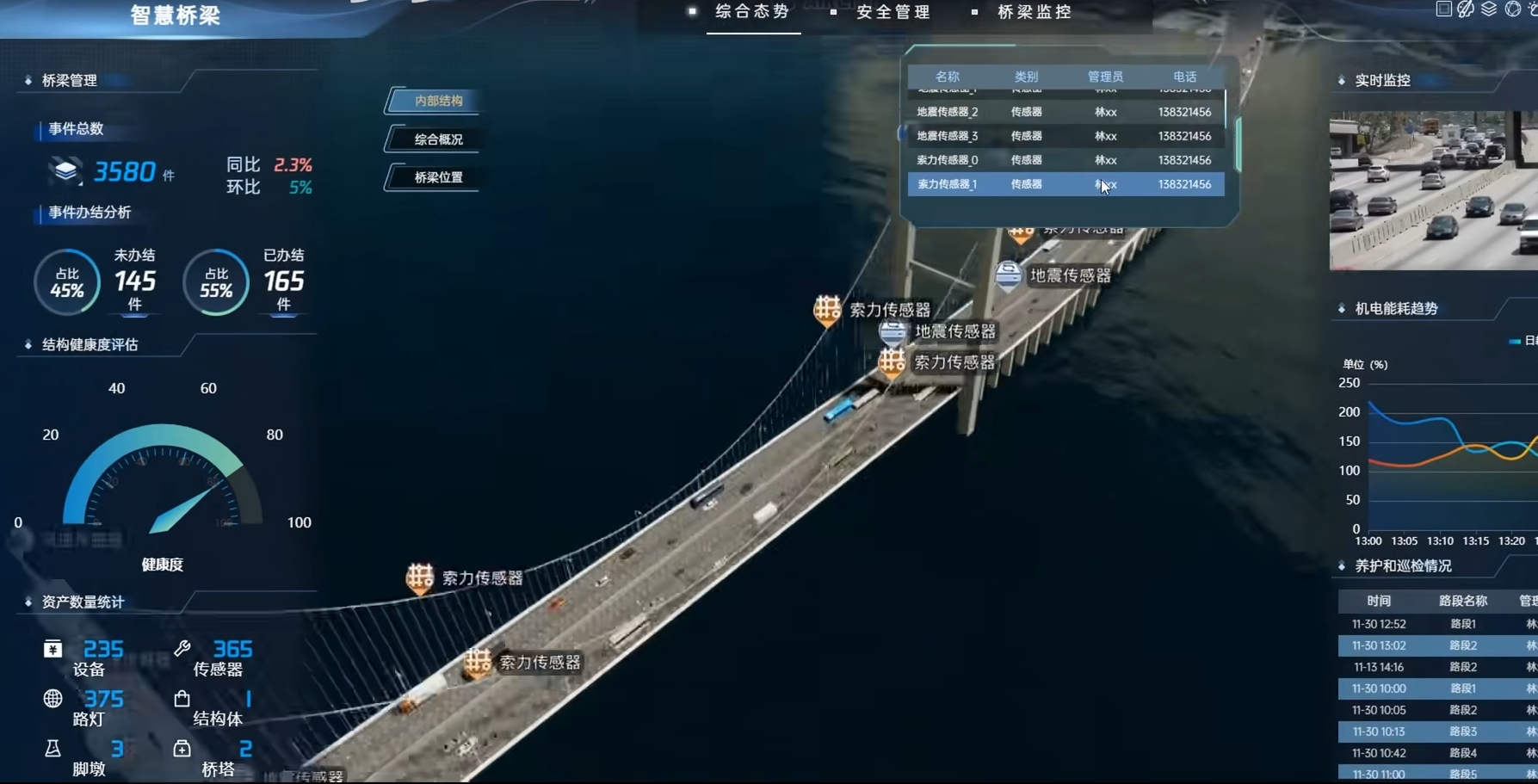The height and width of the screenshot is (784, 1538).
Task: Pick the 地震传感器_3 row in sensor list
Action: pos(1065,136)
